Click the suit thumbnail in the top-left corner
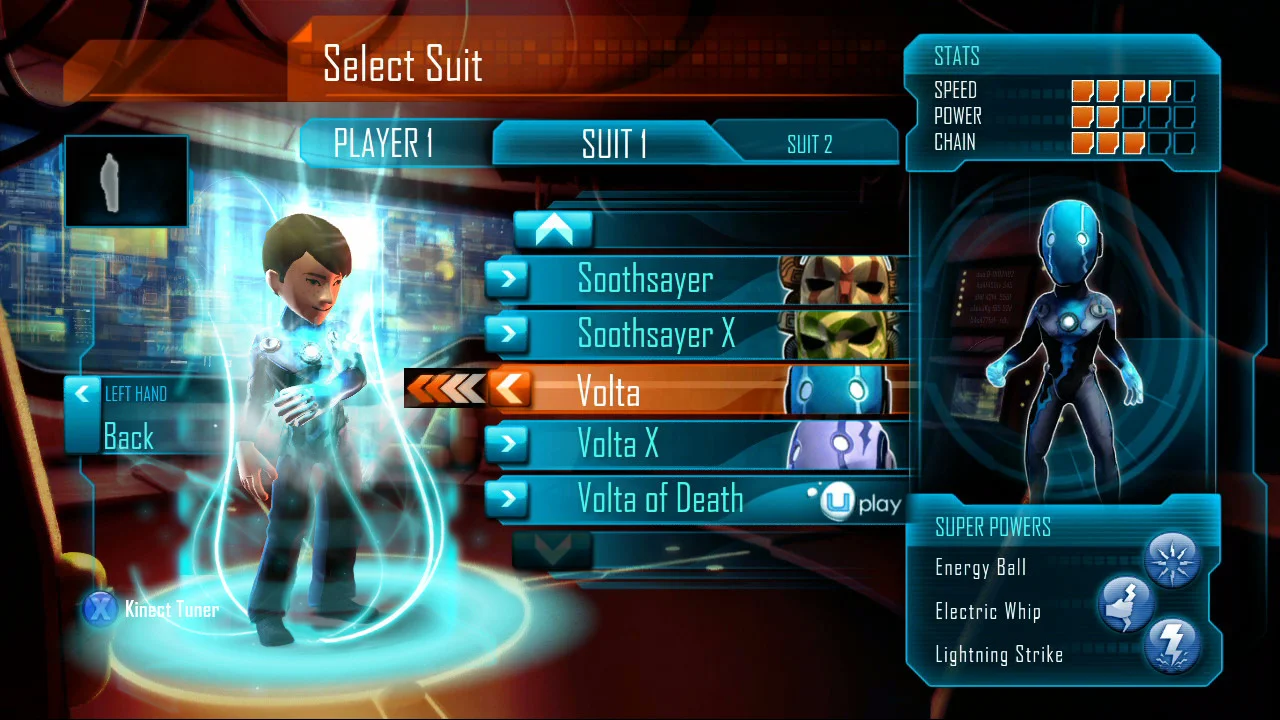 (126, 180)
